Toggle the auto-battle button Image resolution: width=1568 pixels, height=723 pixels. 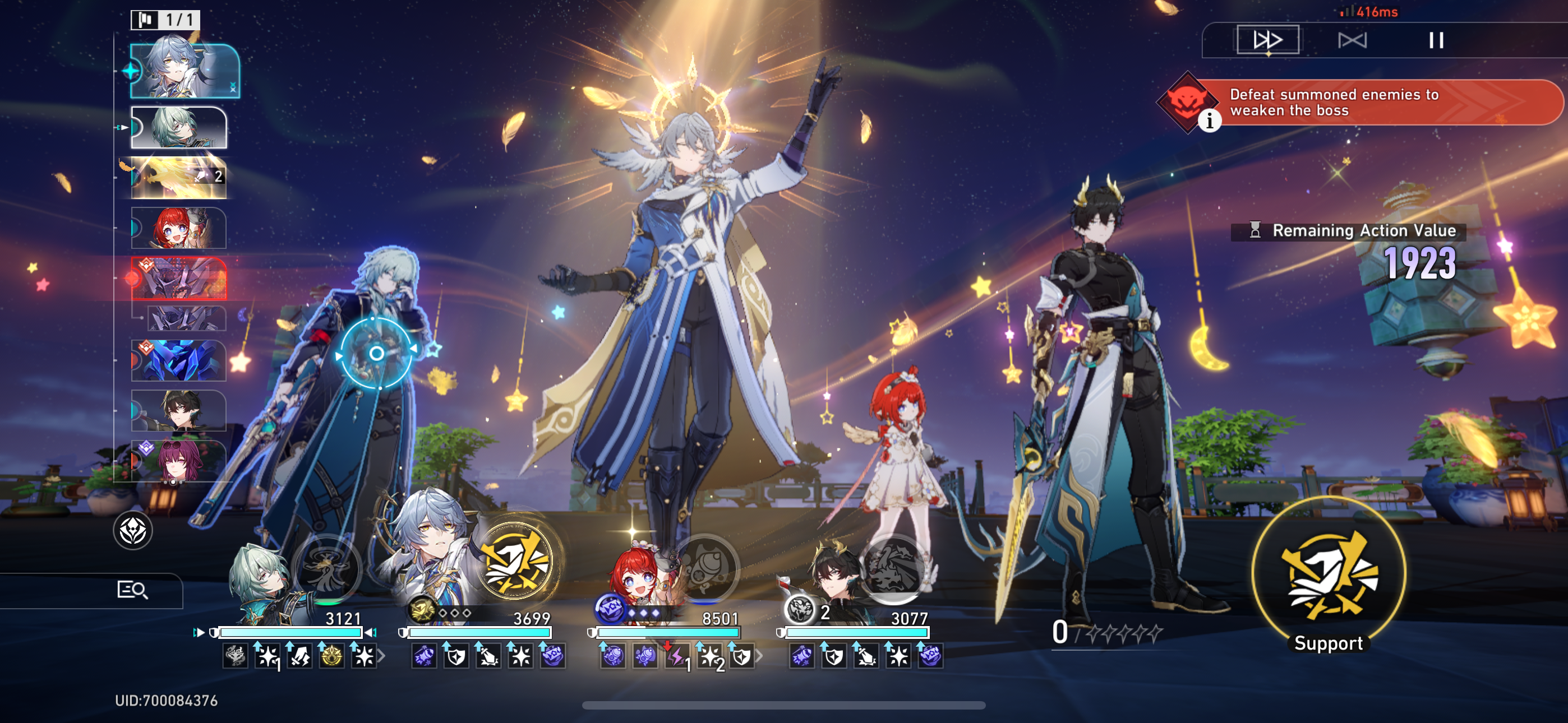(1352, 40)
